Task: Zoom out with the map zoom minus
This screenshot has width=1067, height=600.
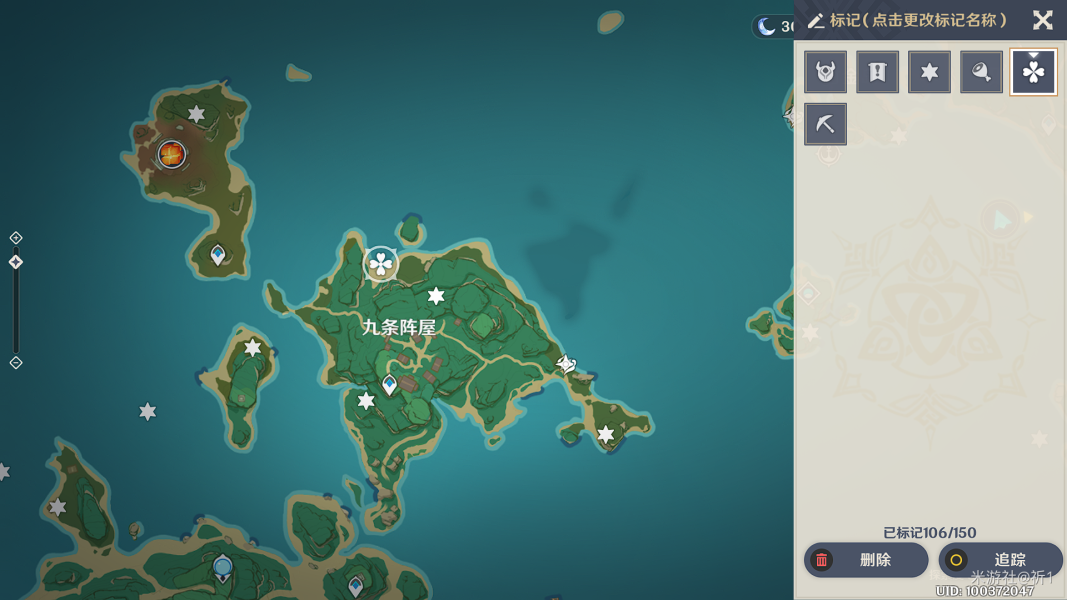Action: tap(16, 363)
